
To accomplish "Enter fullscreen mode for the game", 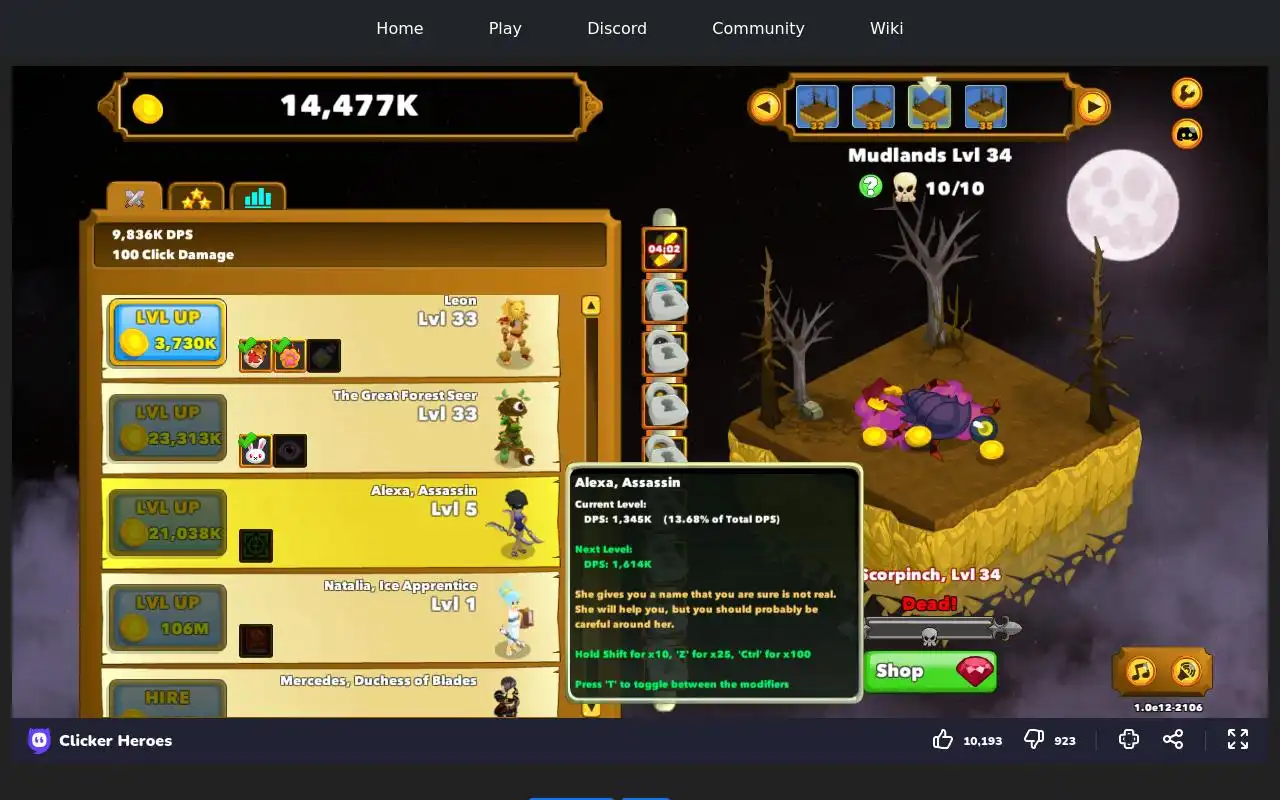I will point(1238,739).
